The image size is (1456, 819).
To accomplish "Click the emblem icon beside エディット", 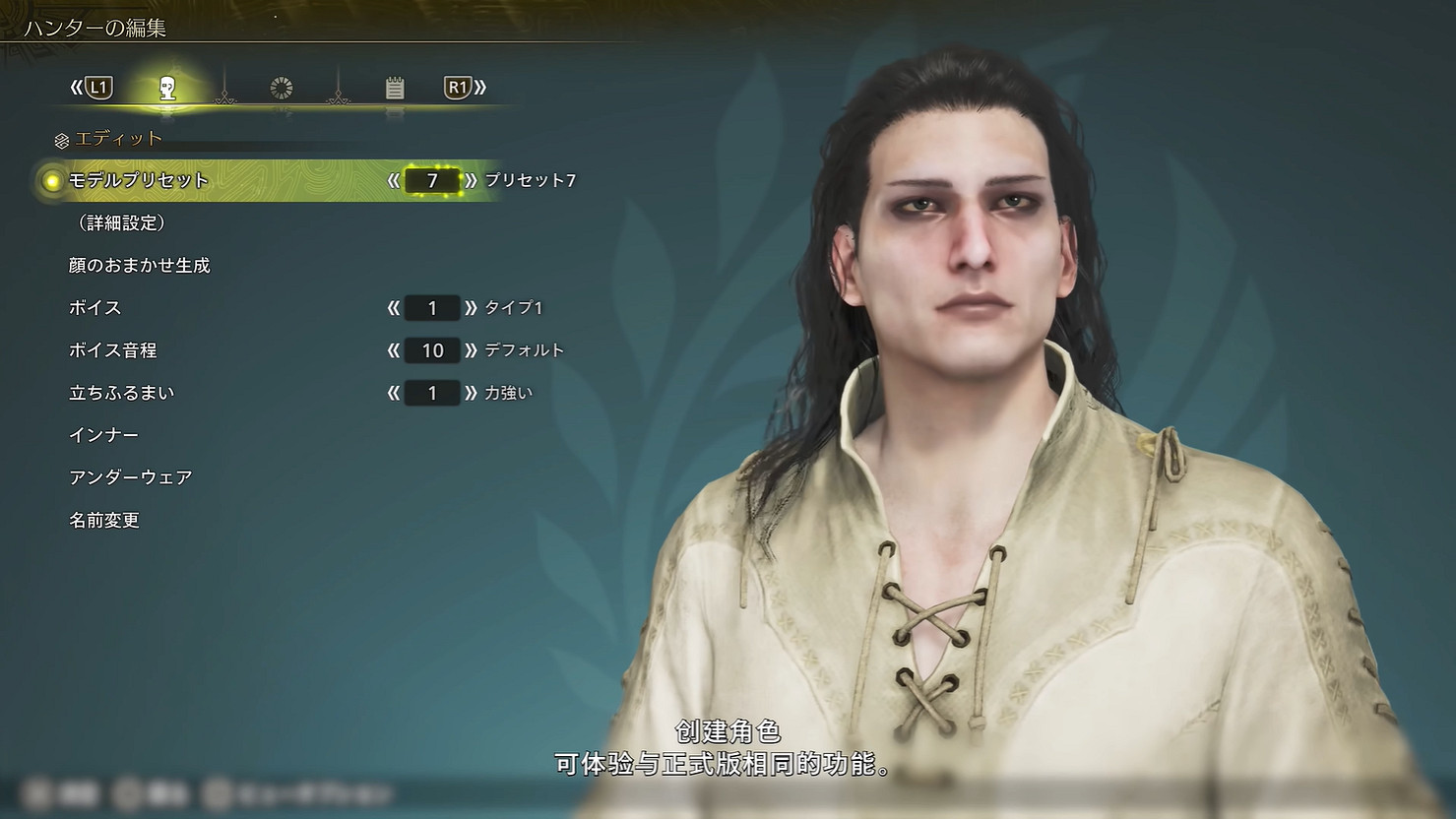I will coord(61,138).
